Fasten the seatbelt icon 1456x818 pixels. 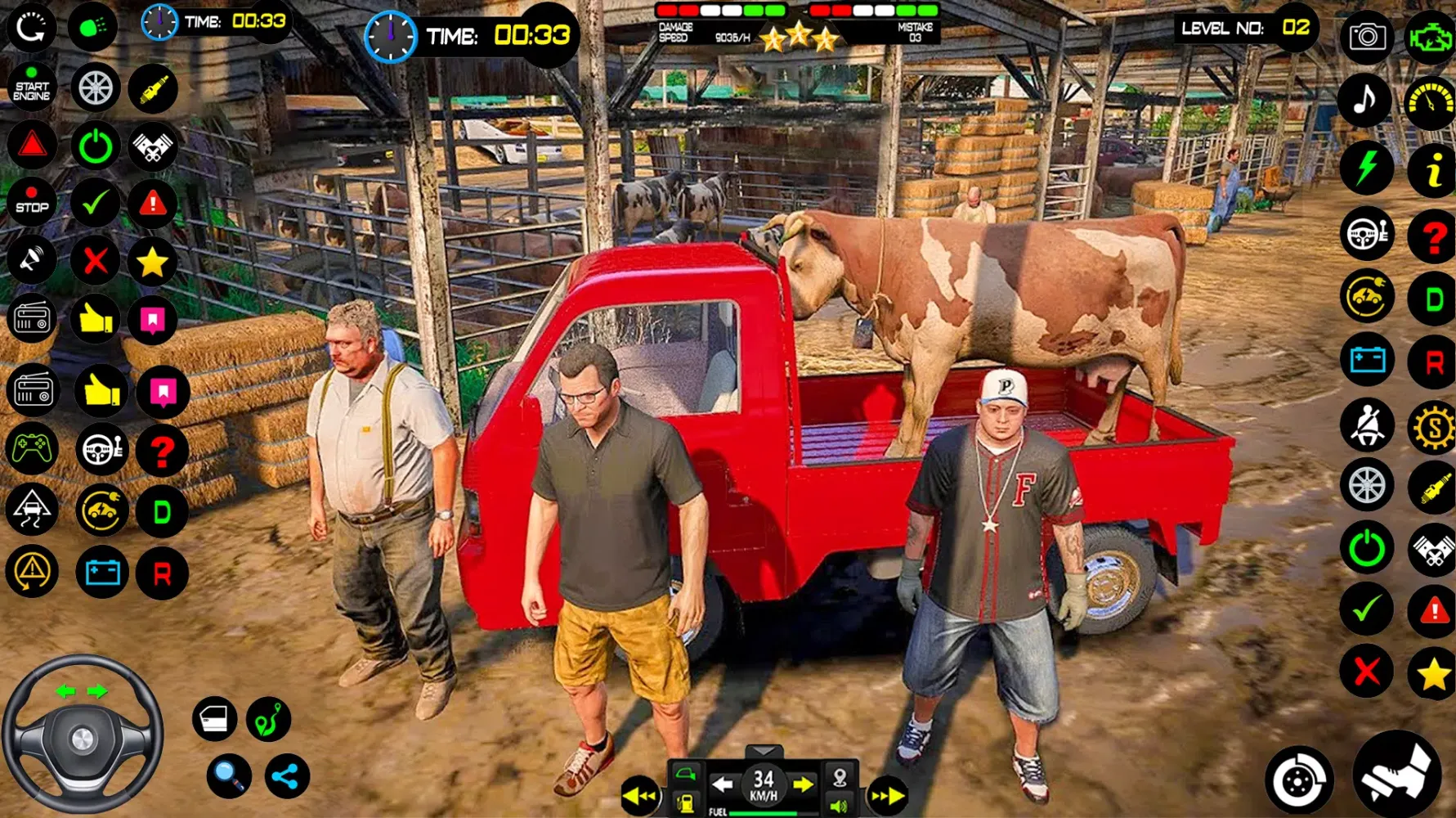coord(1366,425)
